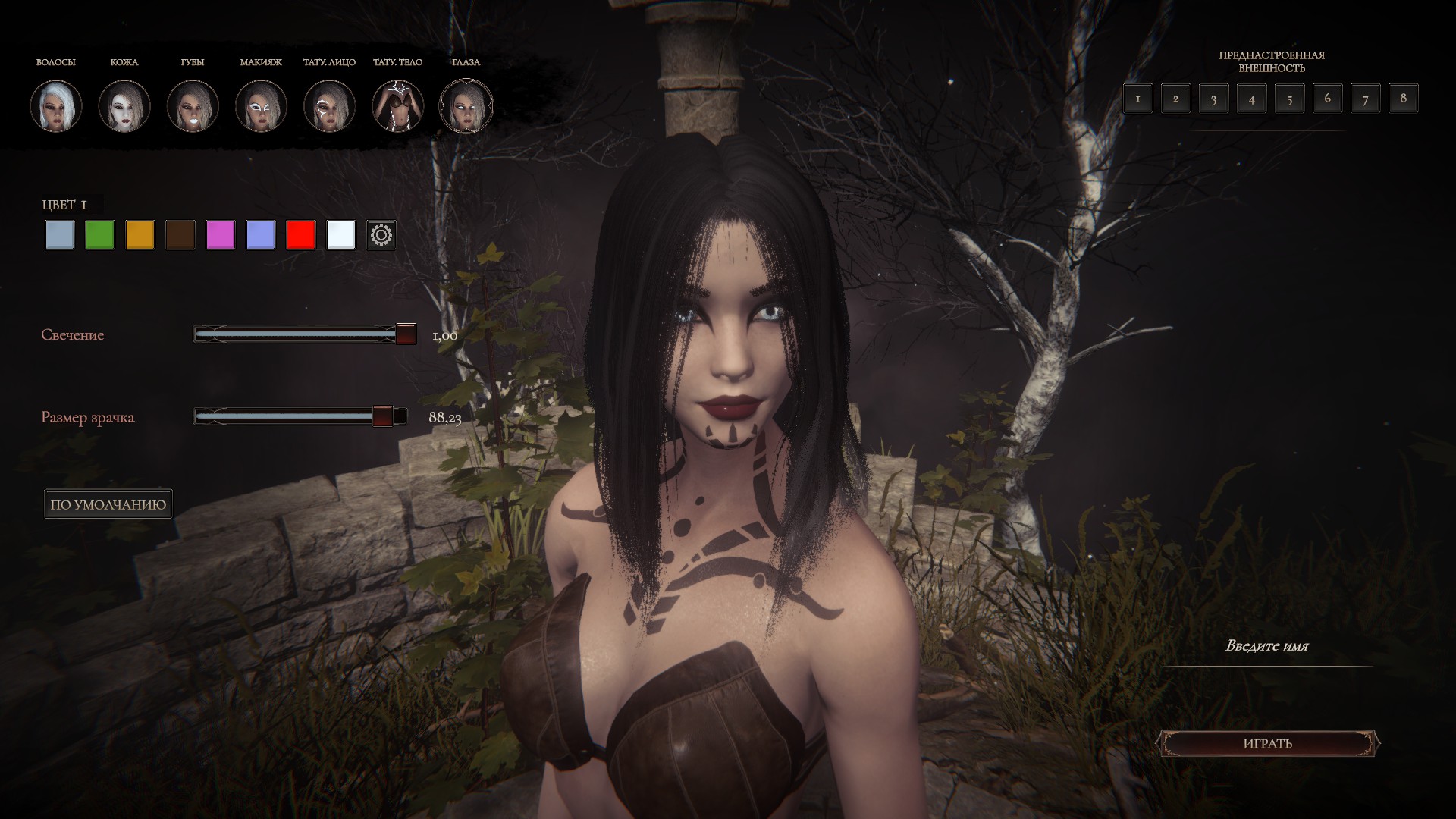
Task: Open the Макияж makeup options
Action: (261, 105)
